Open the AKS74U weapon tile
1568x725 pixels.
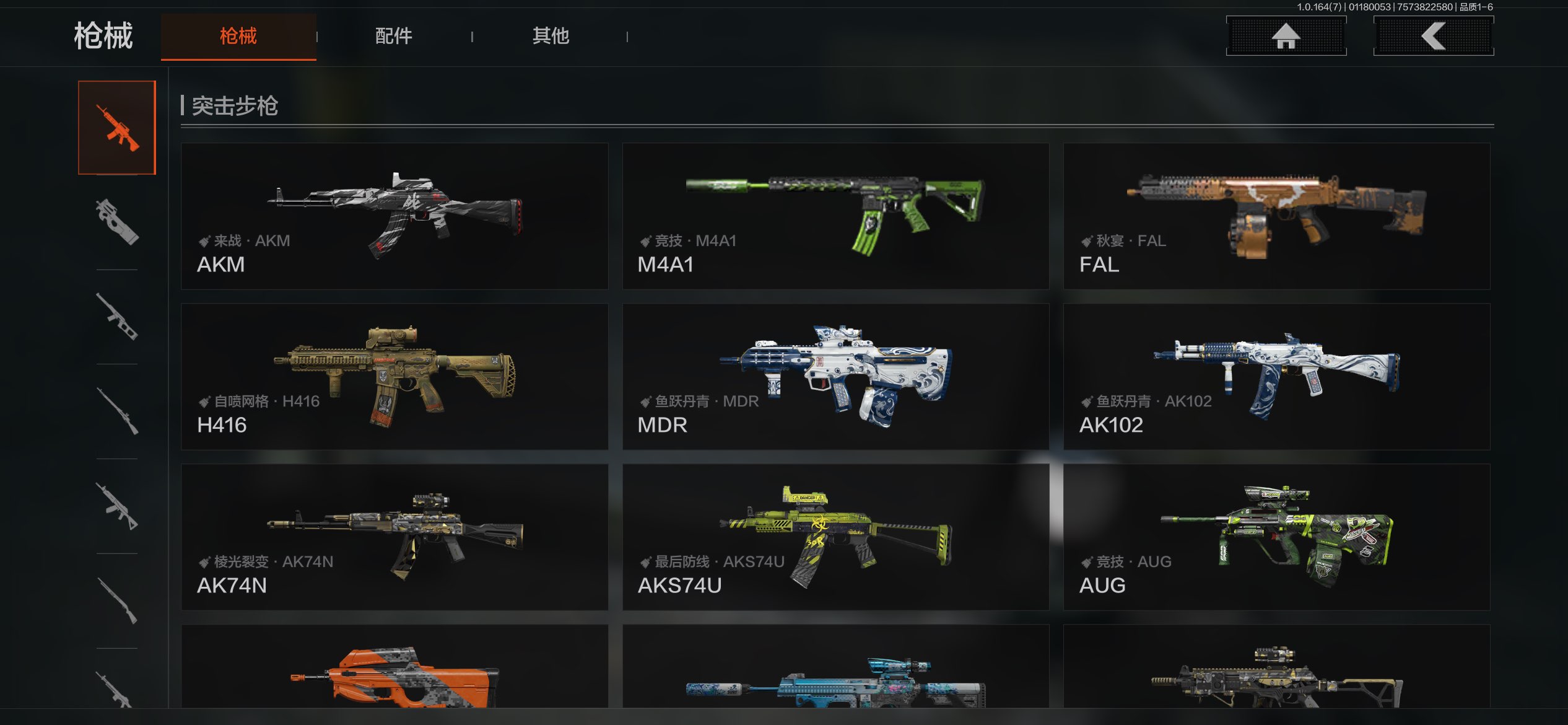pyautogui.click(x=835, y=537)
